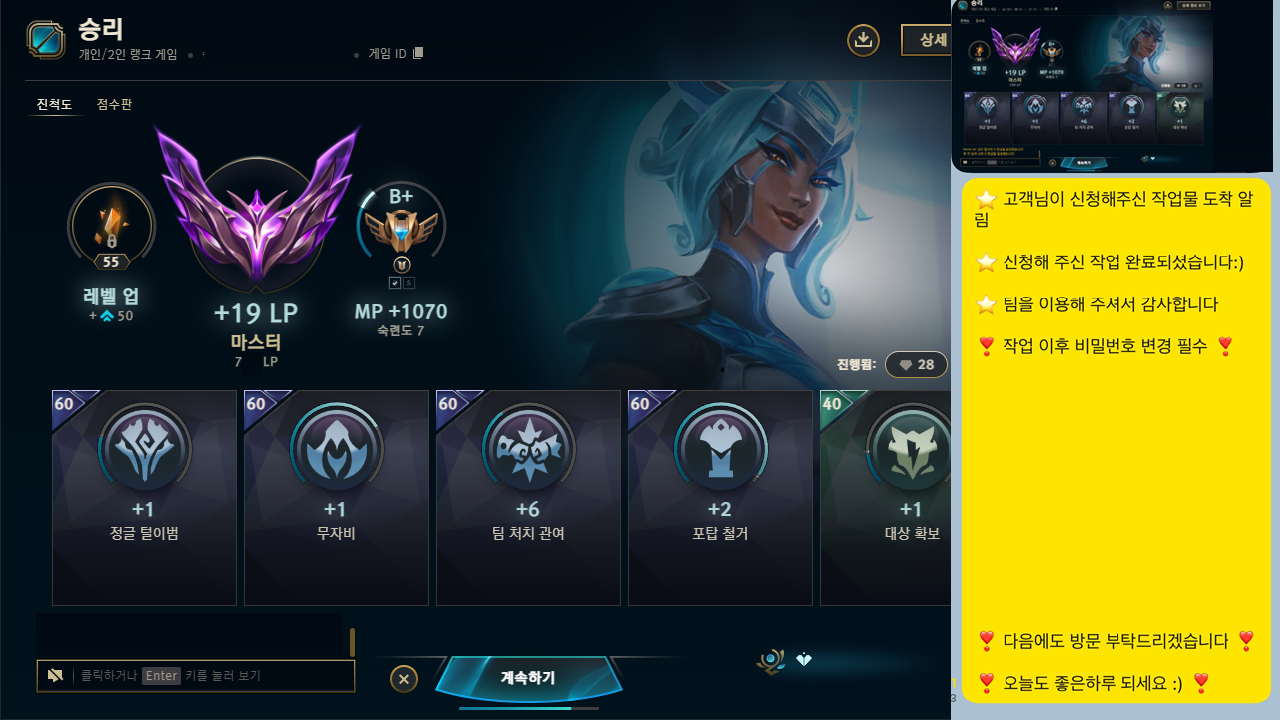The width and height of the screenshot is (1280, 721).
Task: Click the B+ champion mastery badge
Action: 401,227
